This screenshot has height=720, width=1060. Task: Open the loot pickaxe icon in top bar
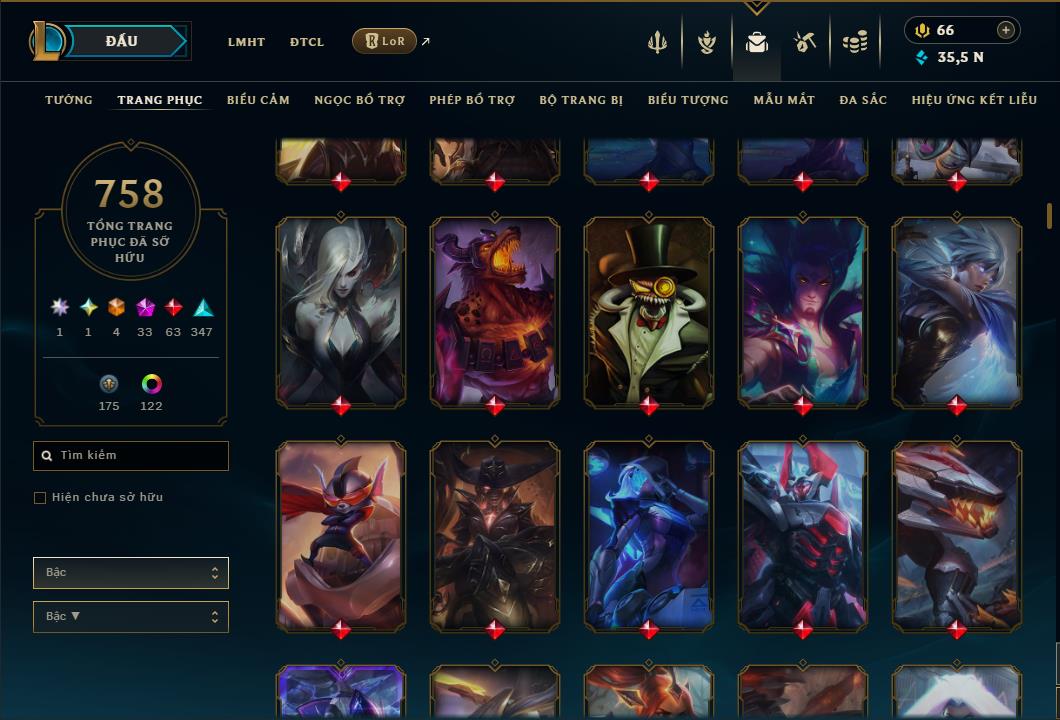tap(805, 42)
